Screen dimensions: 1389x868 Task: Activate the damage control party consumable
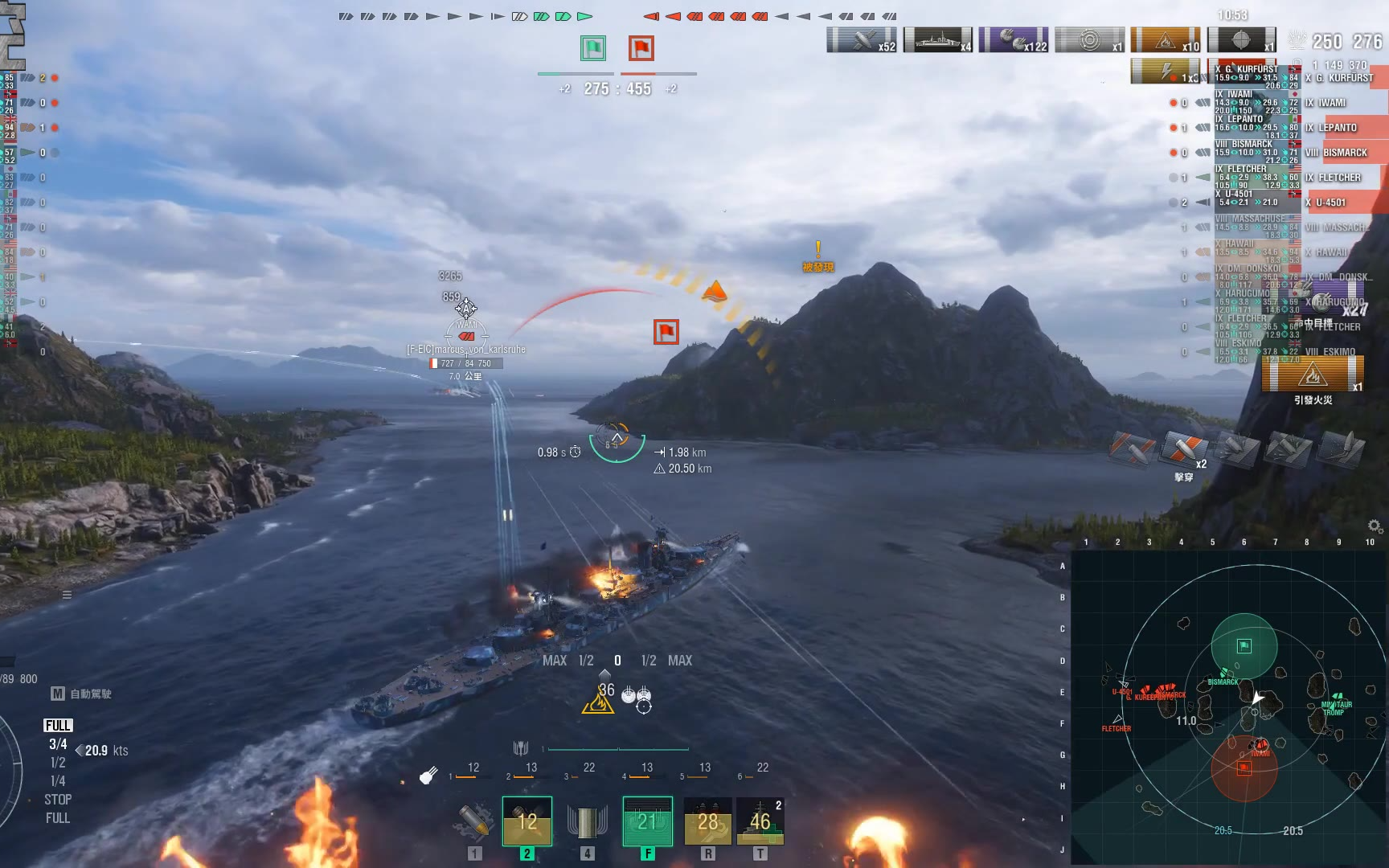pos(707,821)
